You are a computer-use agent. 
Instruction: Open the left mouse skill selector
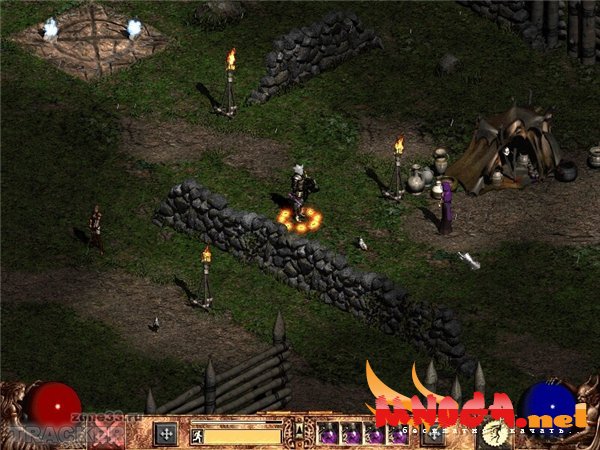point(165,433)
